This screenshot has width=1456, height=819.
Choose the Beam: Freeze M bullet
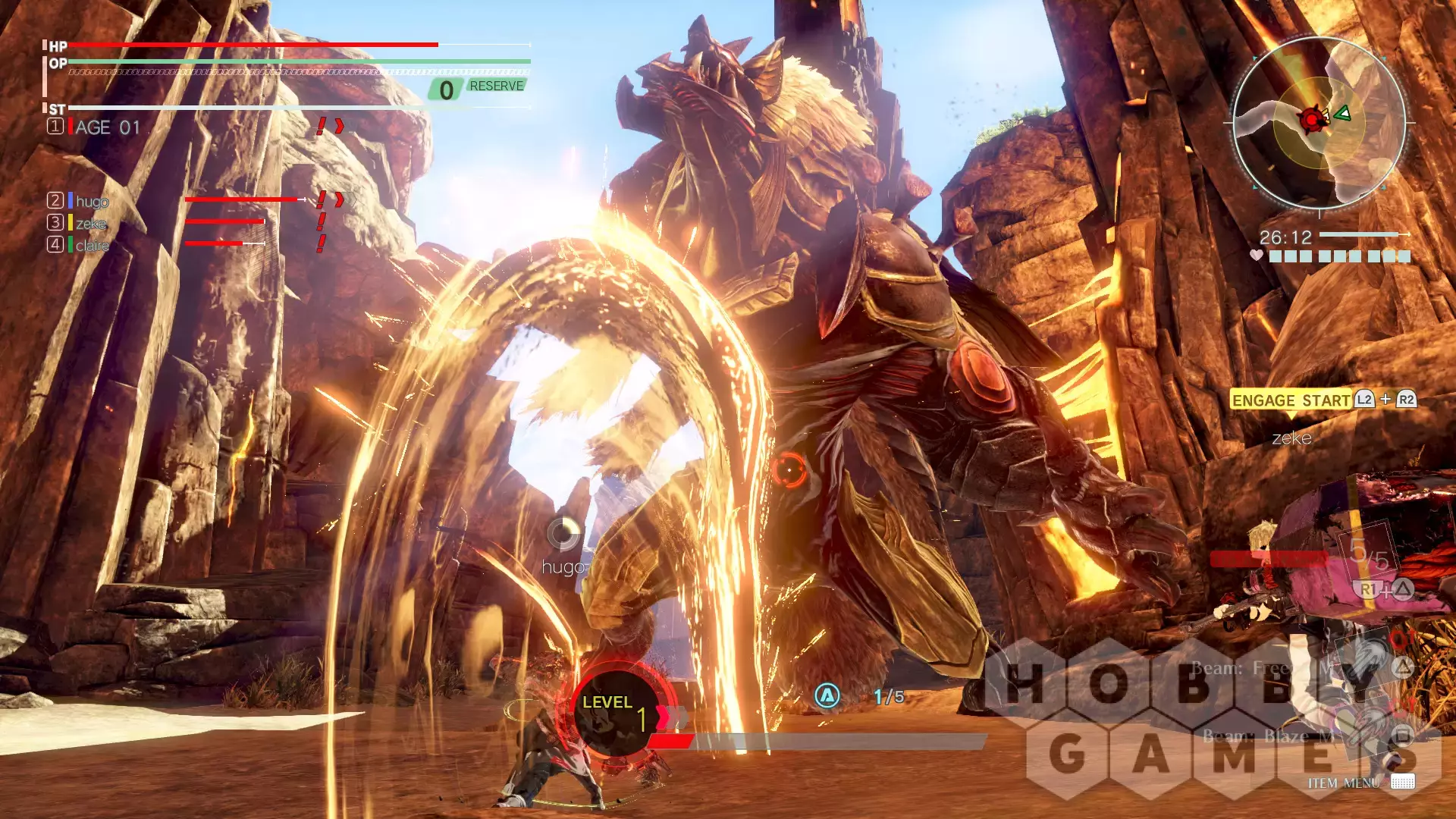tap(1244, 668)
